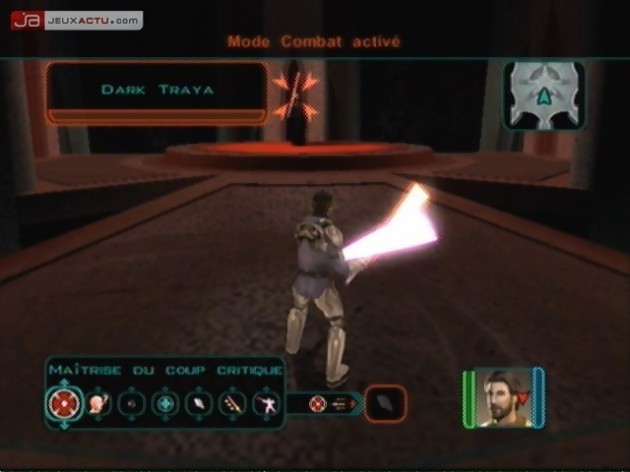This screenshot has height=472, width=630.
Task: Open the minimap in the corner
Action: click(542, 96)
